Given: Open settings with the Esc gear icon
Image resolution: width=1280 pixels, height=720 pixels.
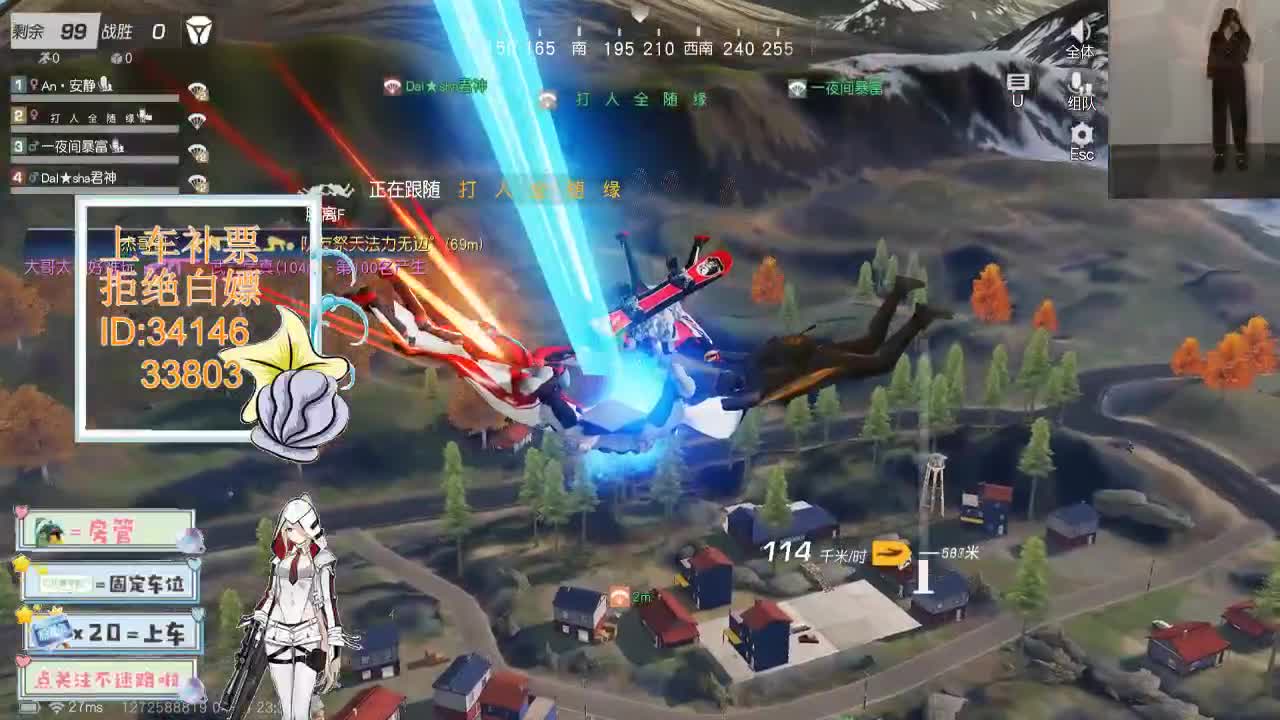Looking at the screenshot, I should coord(1081,133).
